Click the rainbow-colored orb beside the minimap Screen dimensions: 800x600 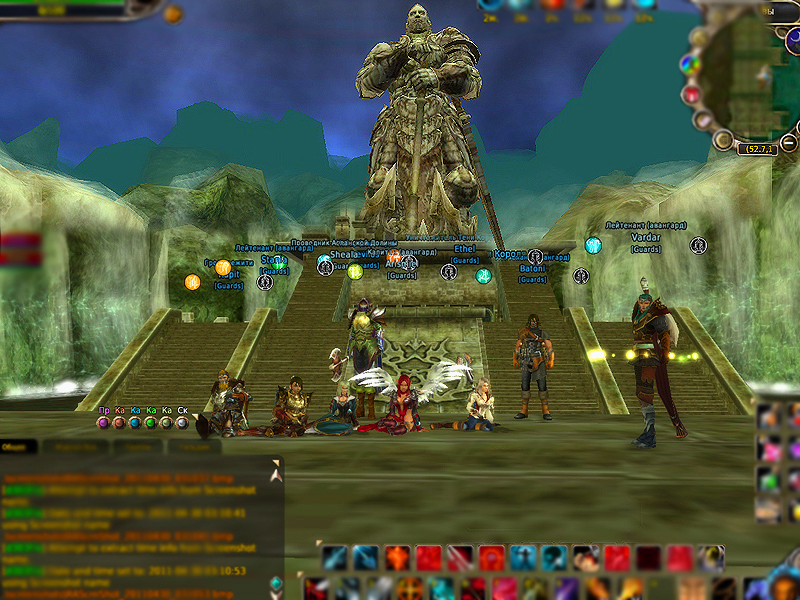[689, 65]
